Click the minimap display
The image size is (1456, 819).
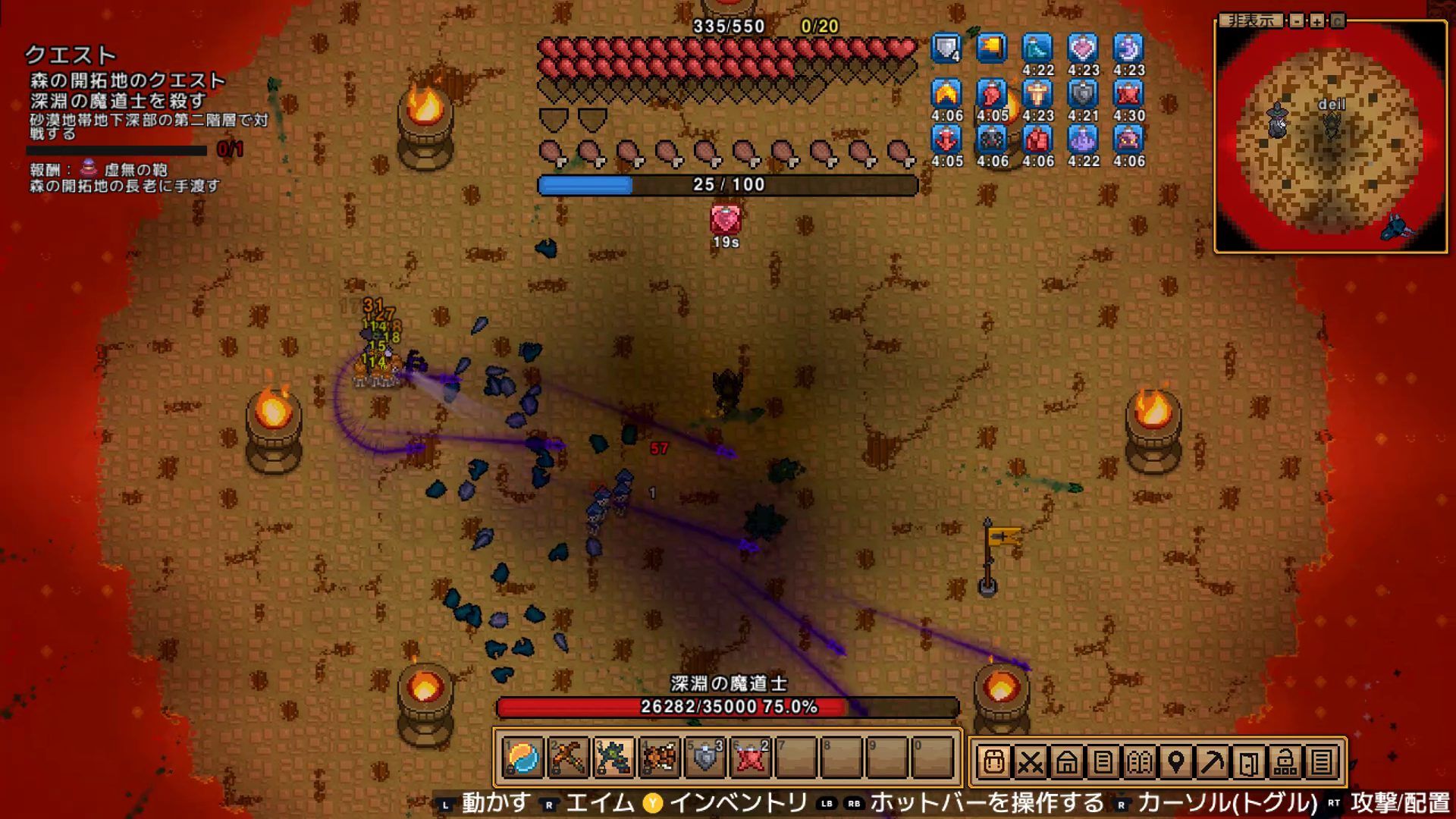[1331, 136]
